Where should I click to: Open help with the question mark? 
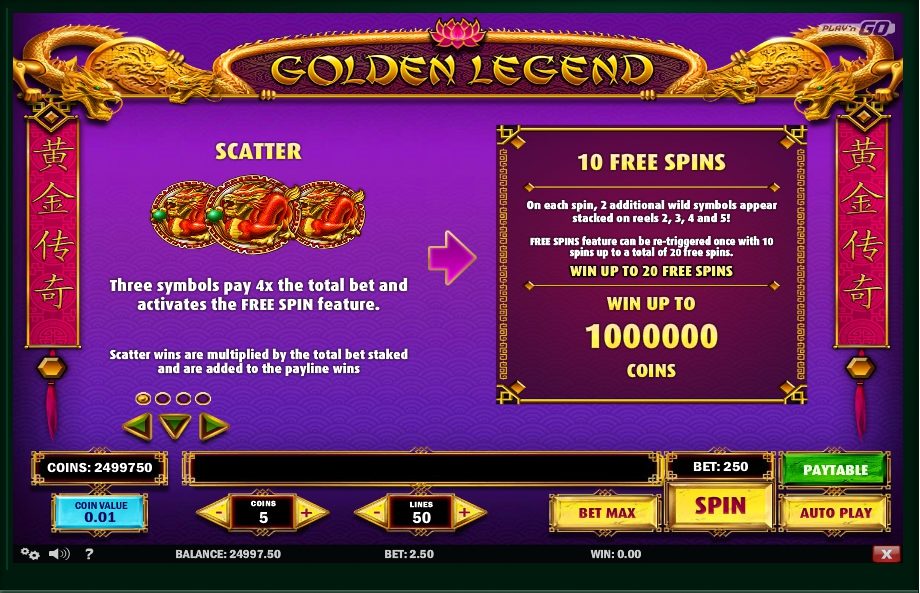[x=89, y=553]
